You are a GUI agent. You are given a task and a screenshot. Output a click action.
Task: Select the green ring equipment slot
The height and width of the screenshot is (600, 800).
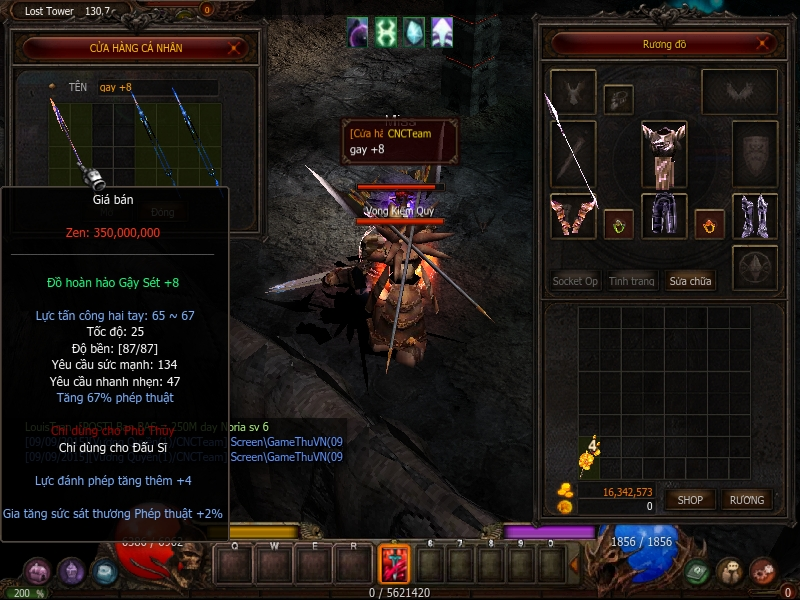tap(618, 224)
